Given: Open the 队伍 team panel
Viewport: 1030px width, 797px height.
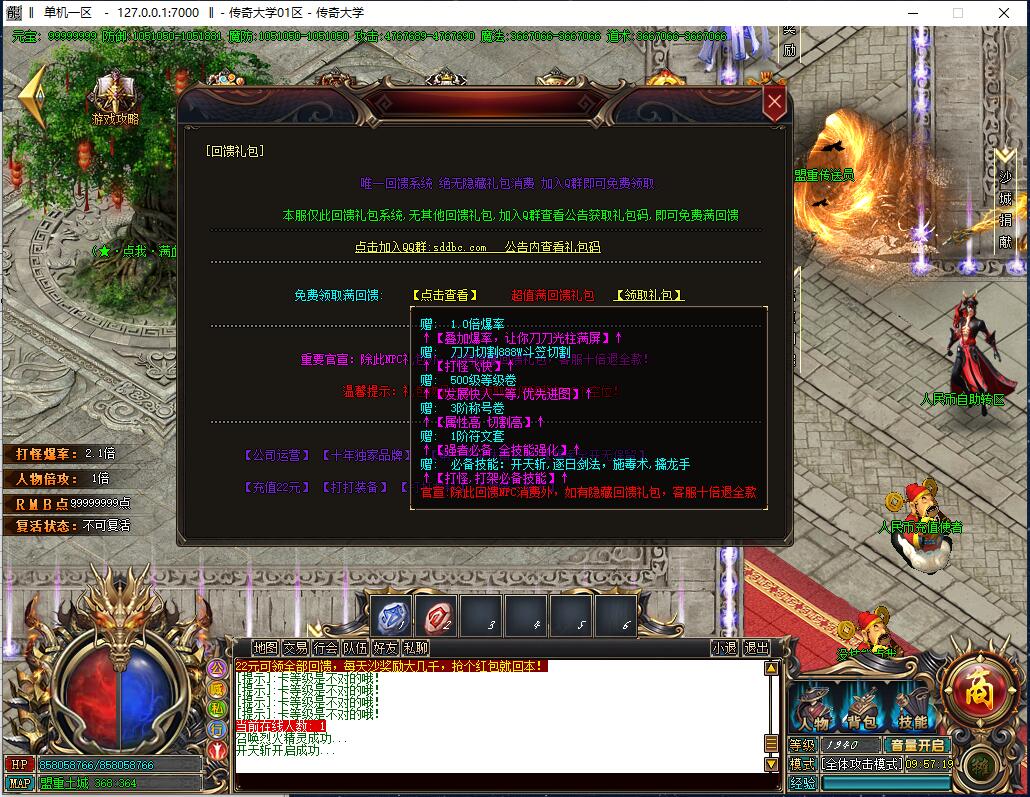Looking at the screenshot, I should coord(355,648).
